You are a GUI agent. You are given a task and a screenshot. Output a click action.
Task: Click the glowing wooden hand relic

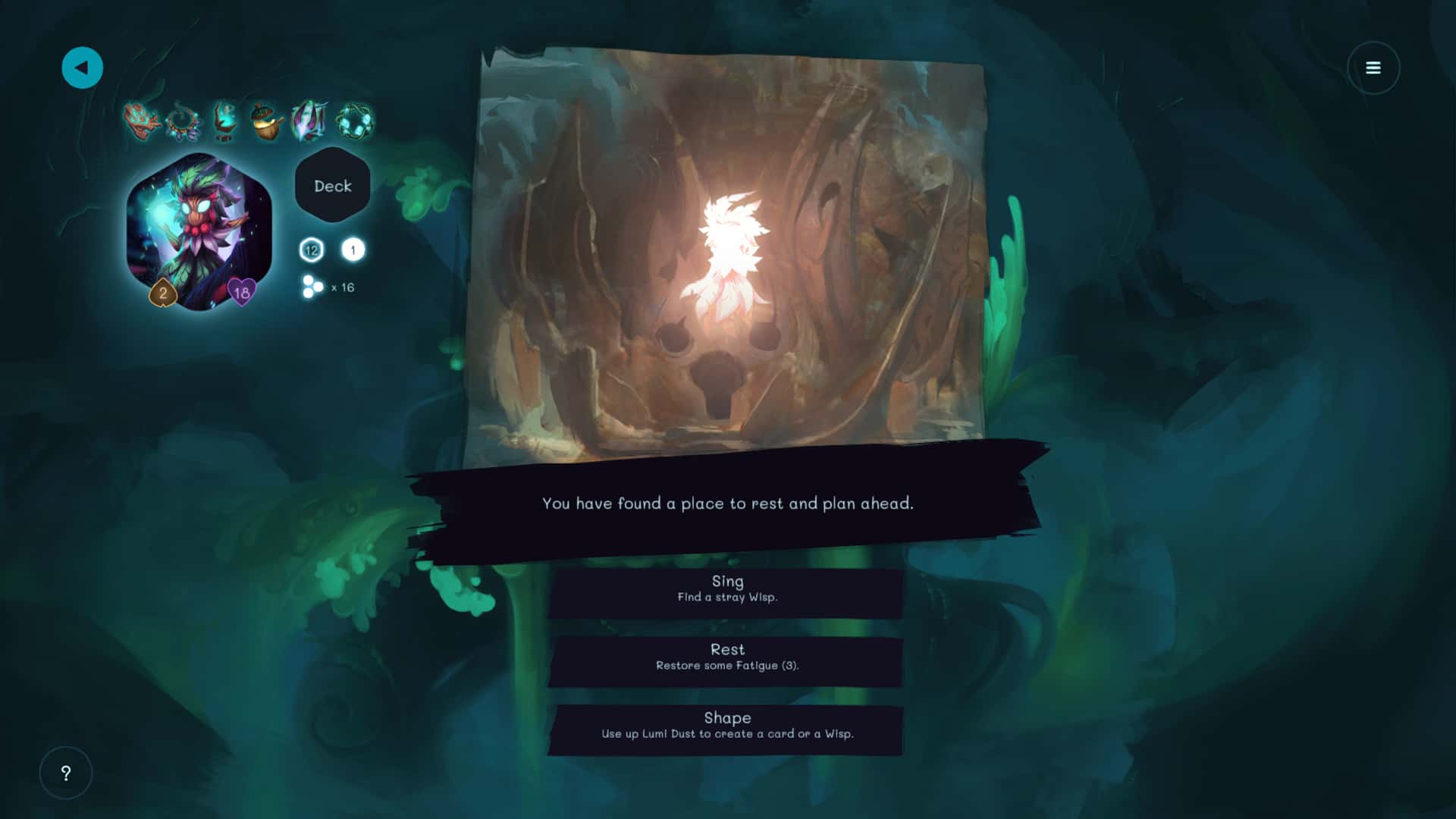tap(141, 121)
